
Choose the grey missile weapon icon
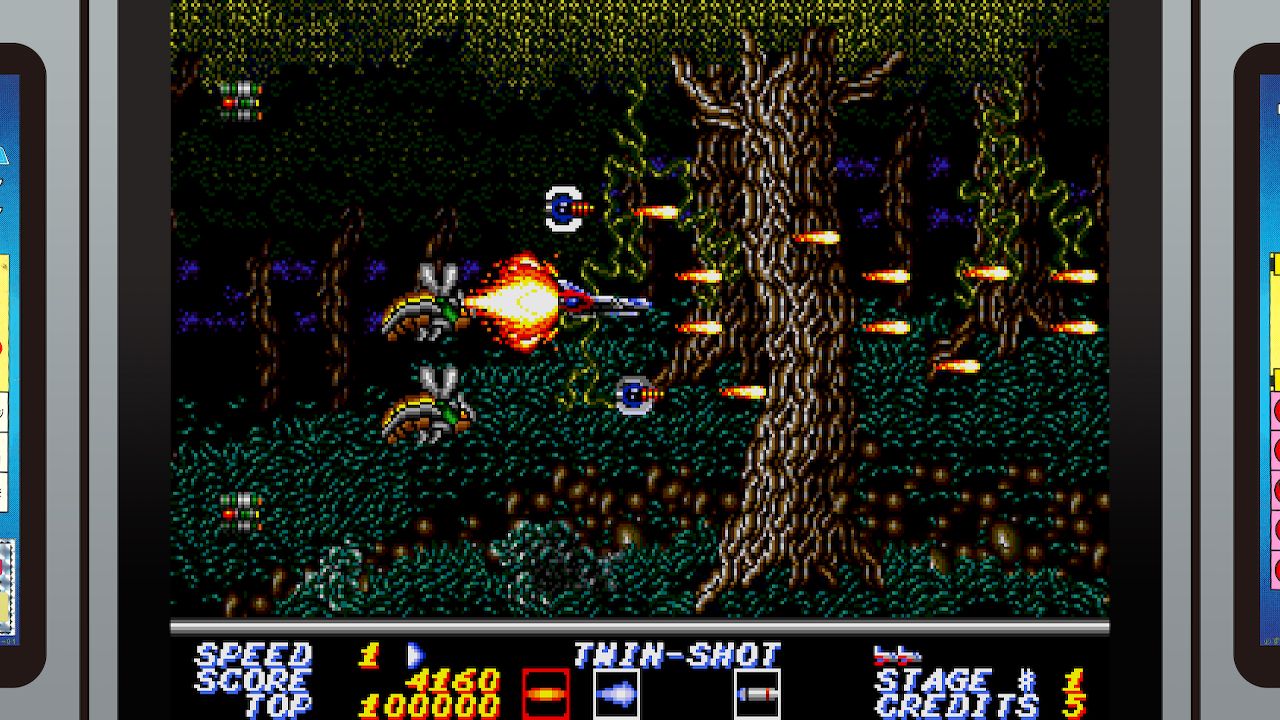(x=757, y=694)
